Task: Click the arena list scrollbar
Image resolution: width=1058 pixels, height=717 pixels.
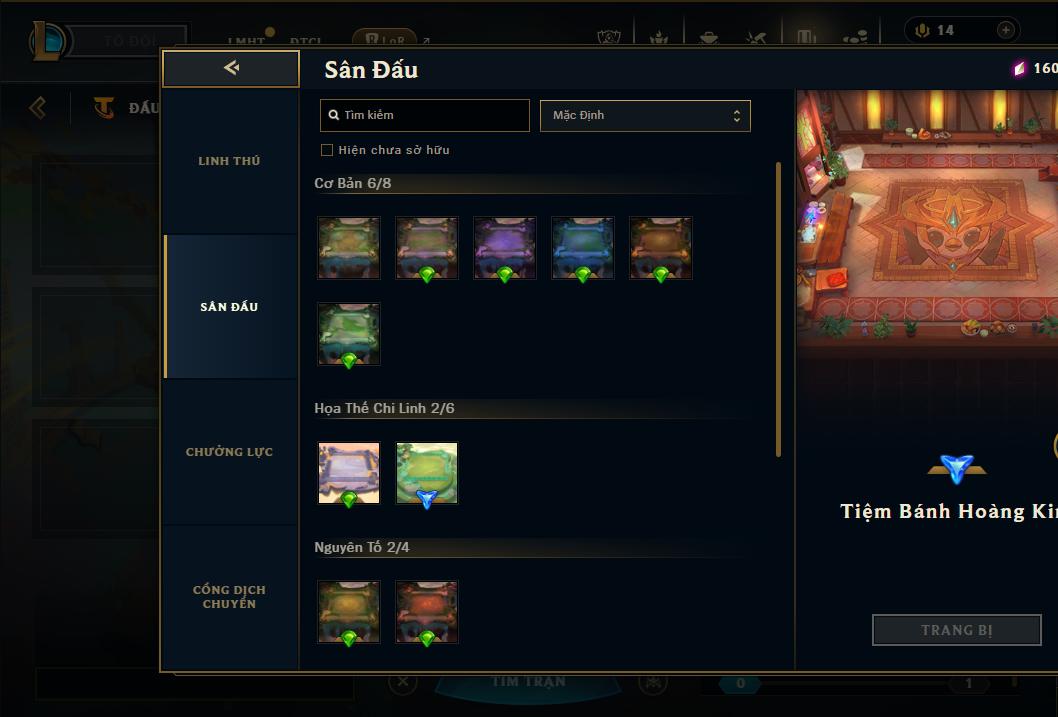Action: pyautogui.click(x=778, y=310)
